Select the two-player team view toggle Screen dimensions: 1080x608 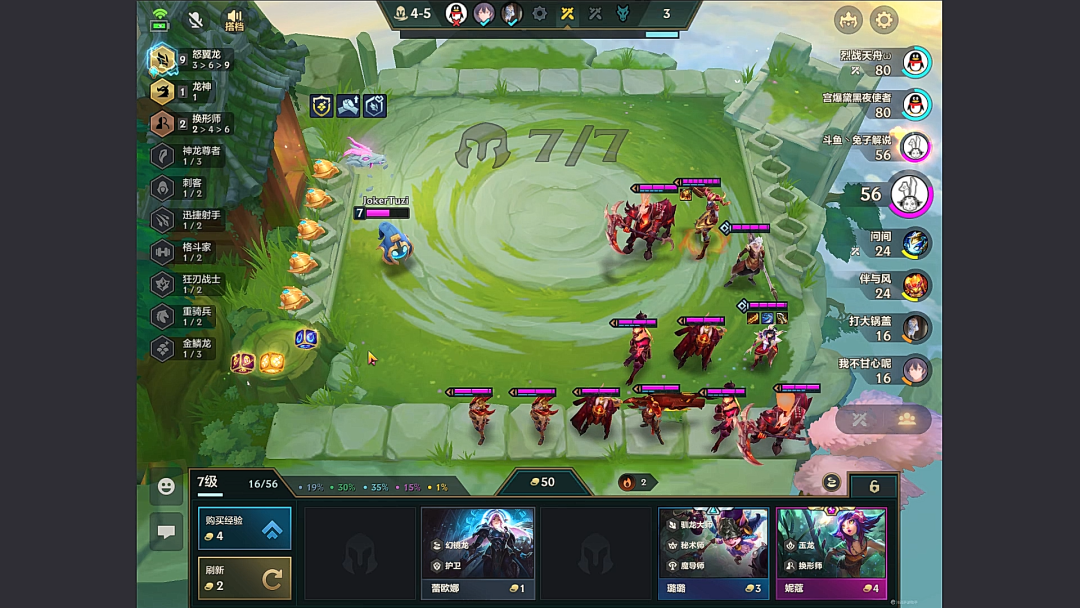(907, 419)
